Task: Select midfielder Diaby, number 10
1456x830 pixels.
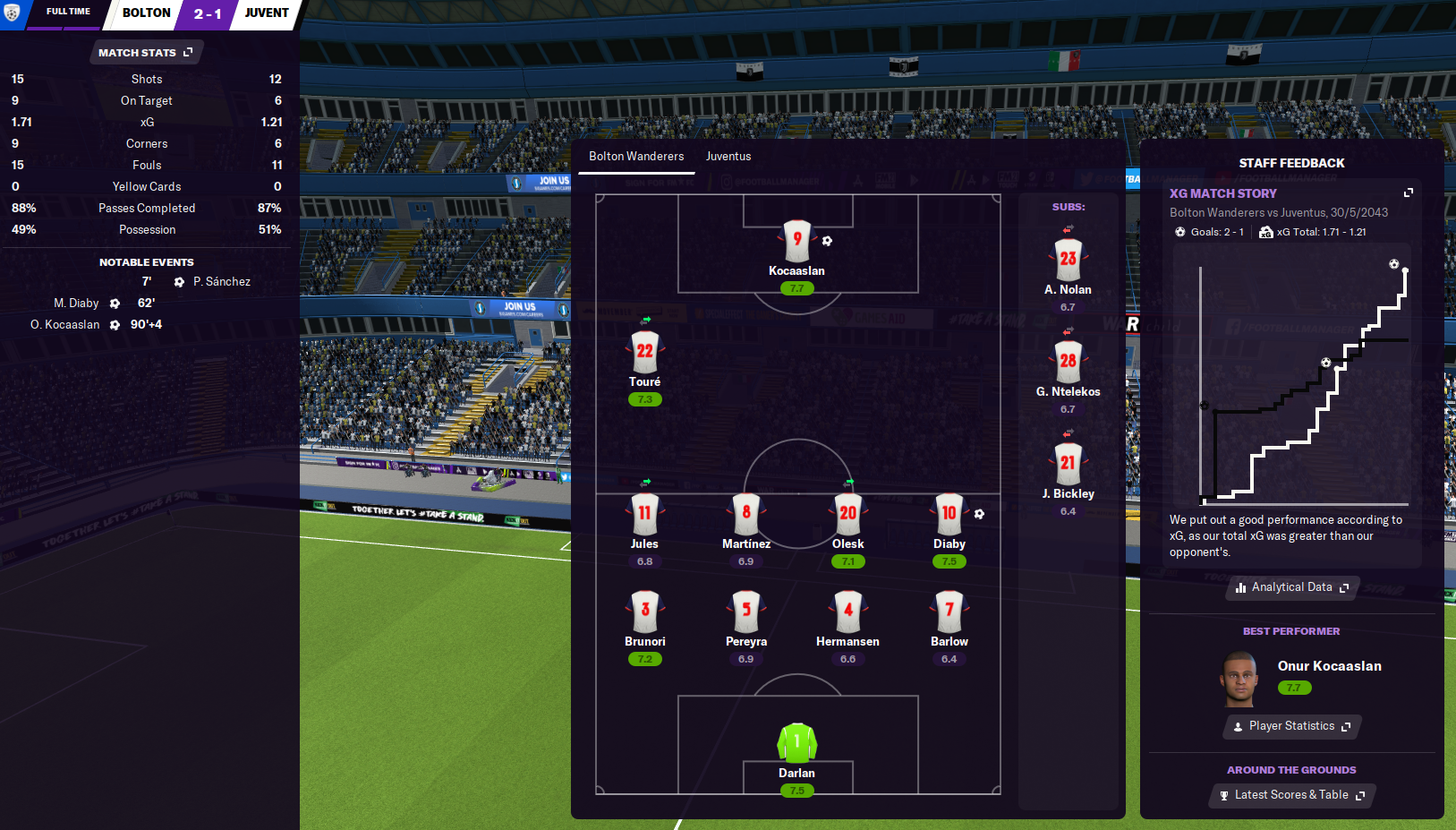Action: click(x=949, y=514)
